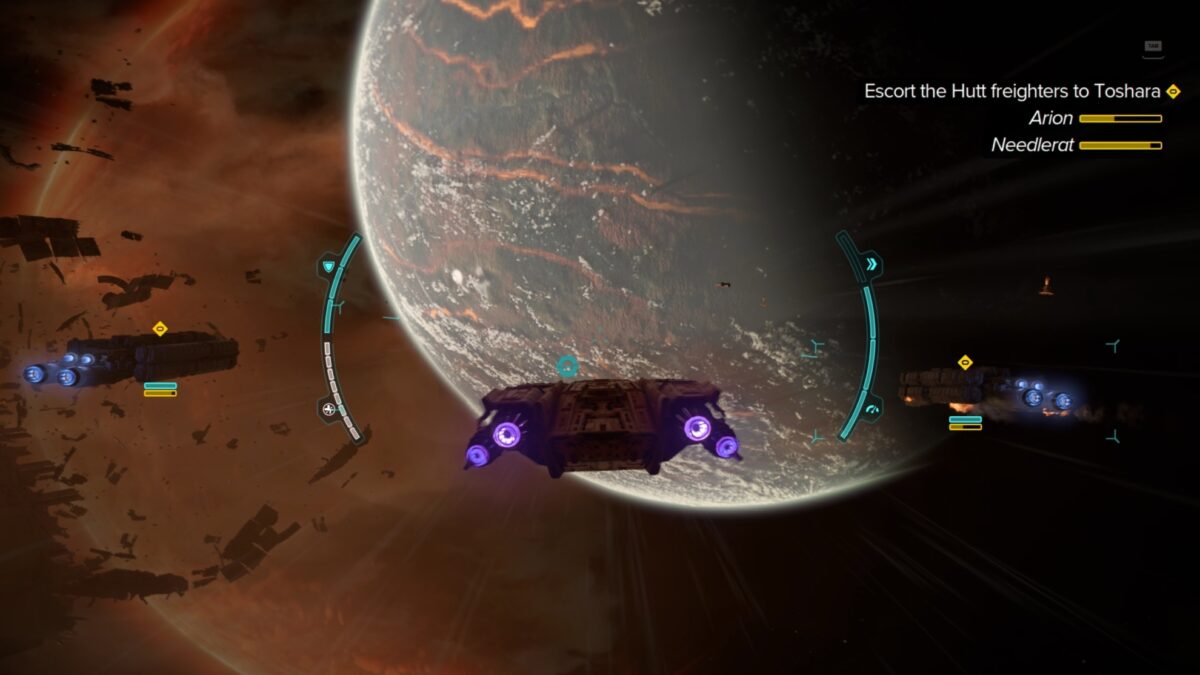The image size is (1200, 675).
Task: Select the crosshair weapon icon on the left arc
Action: [329, 407]
